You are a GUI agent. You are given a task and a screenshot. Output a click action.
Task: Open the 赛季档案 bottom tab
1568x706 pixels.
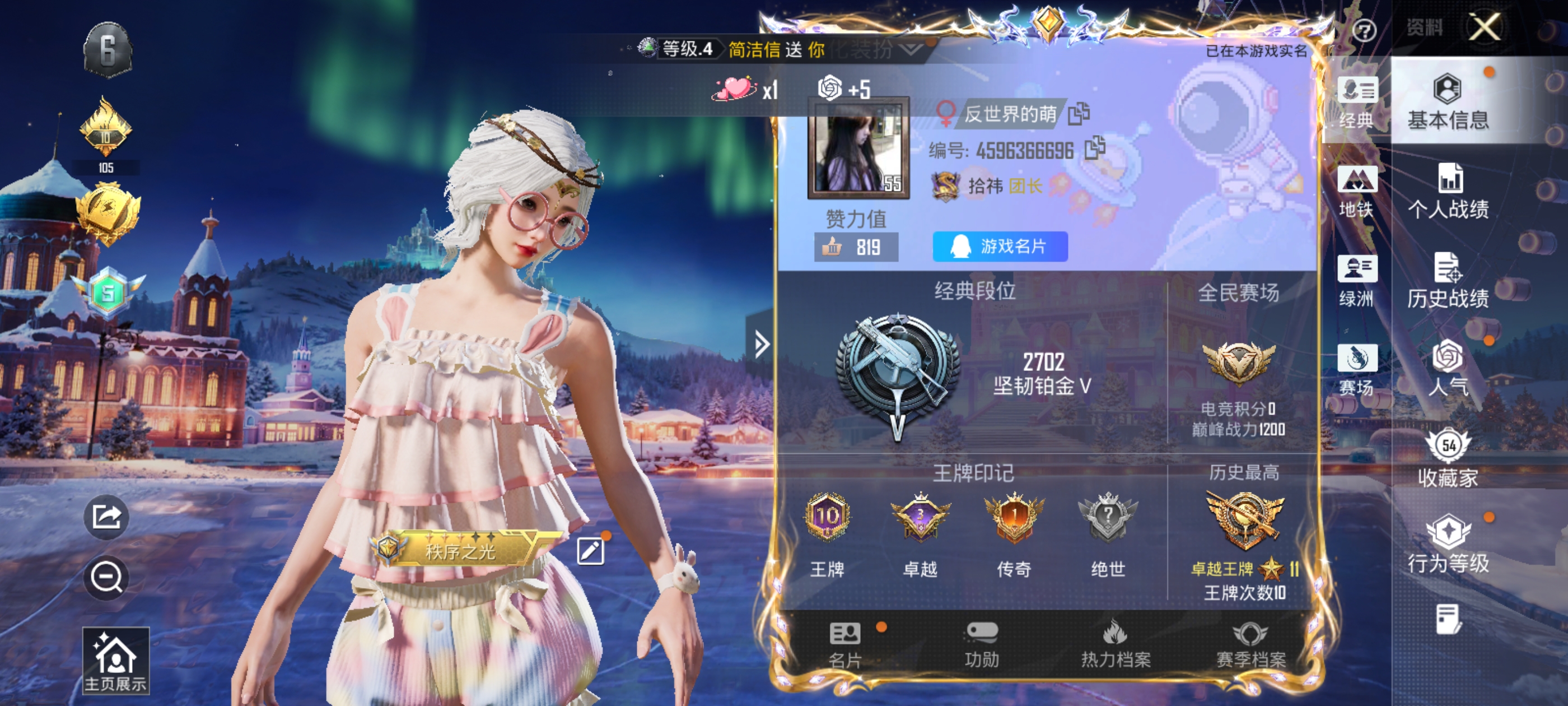coord(1250,644)
